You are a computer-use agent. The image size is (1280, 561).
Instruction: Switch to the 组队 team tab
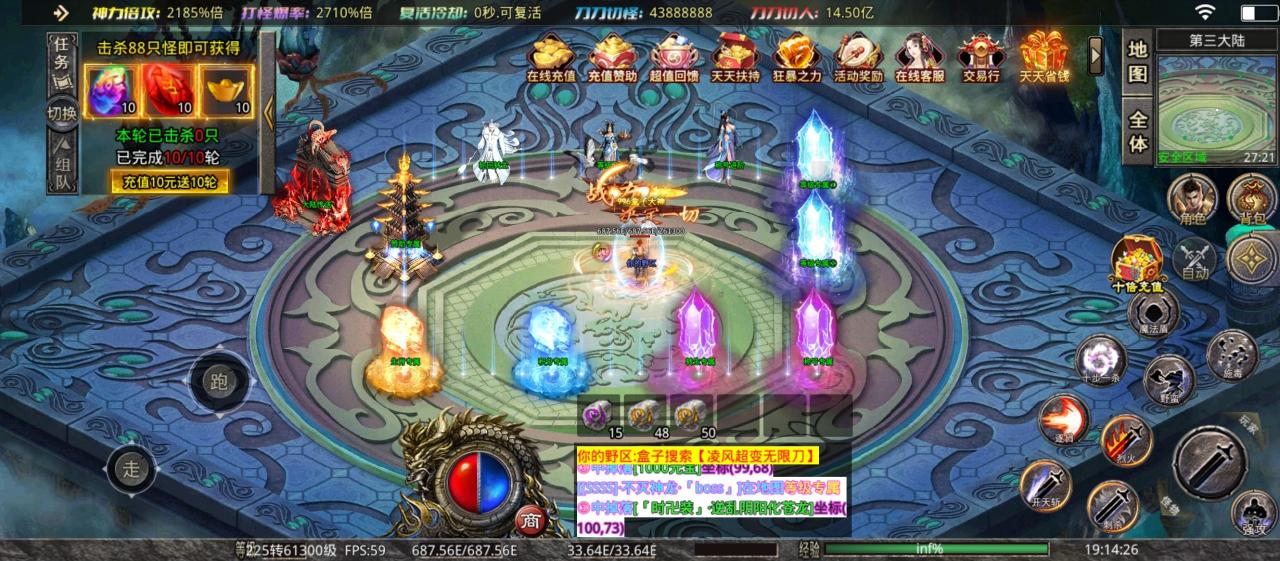(62, 169)
